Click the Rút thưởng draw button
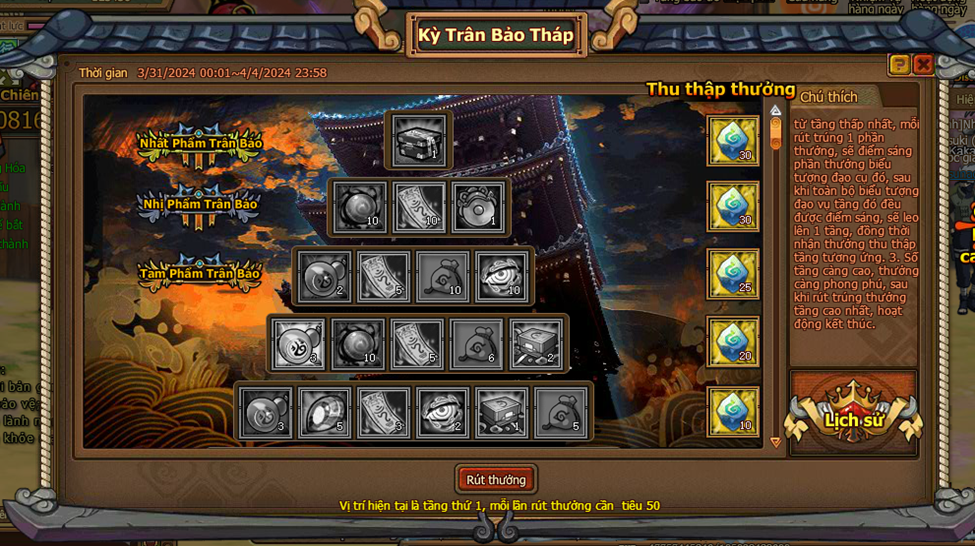The width and height of the screenshot is (975, 546). point(496,480)
